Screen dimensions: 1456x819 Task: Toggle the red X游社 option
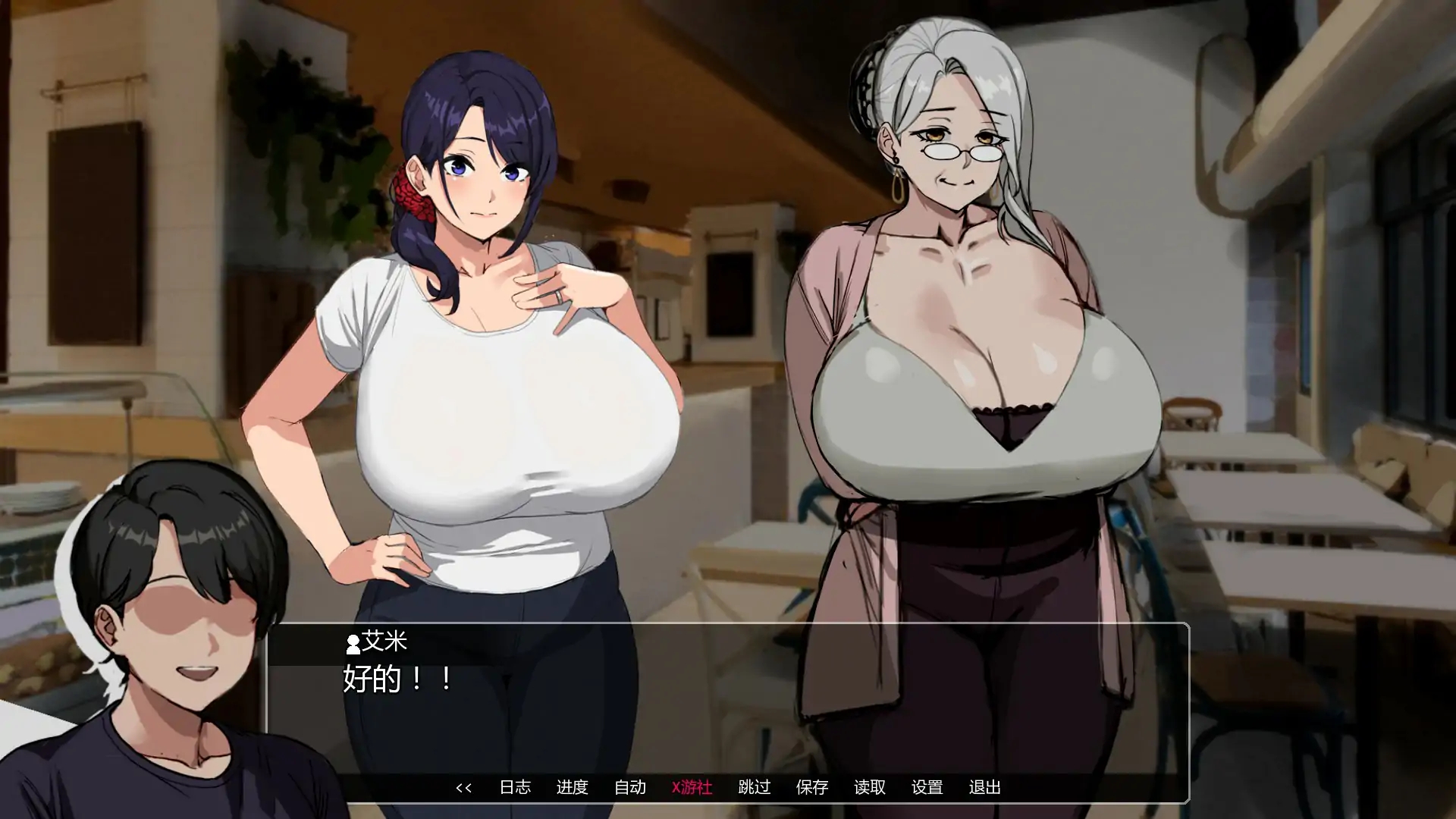pos(692,788)
